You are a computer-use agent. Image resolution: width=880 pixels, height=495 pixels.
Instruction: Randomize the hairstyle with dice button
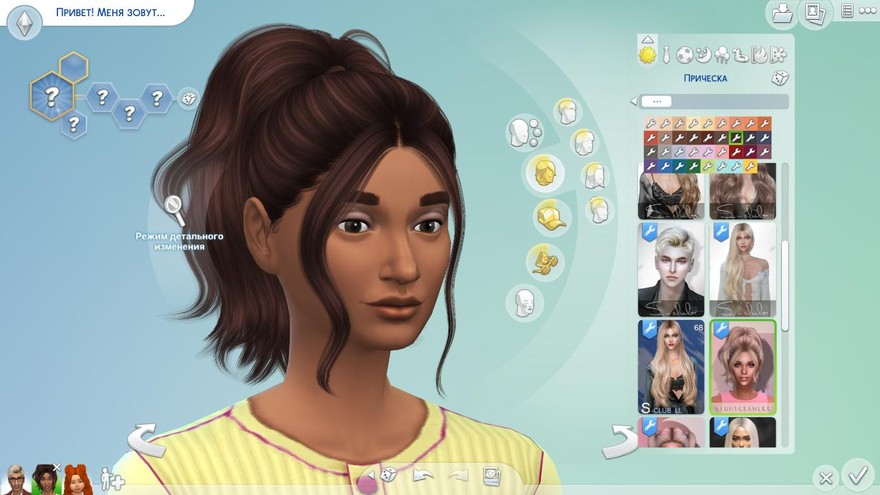(x=779, y=78)
